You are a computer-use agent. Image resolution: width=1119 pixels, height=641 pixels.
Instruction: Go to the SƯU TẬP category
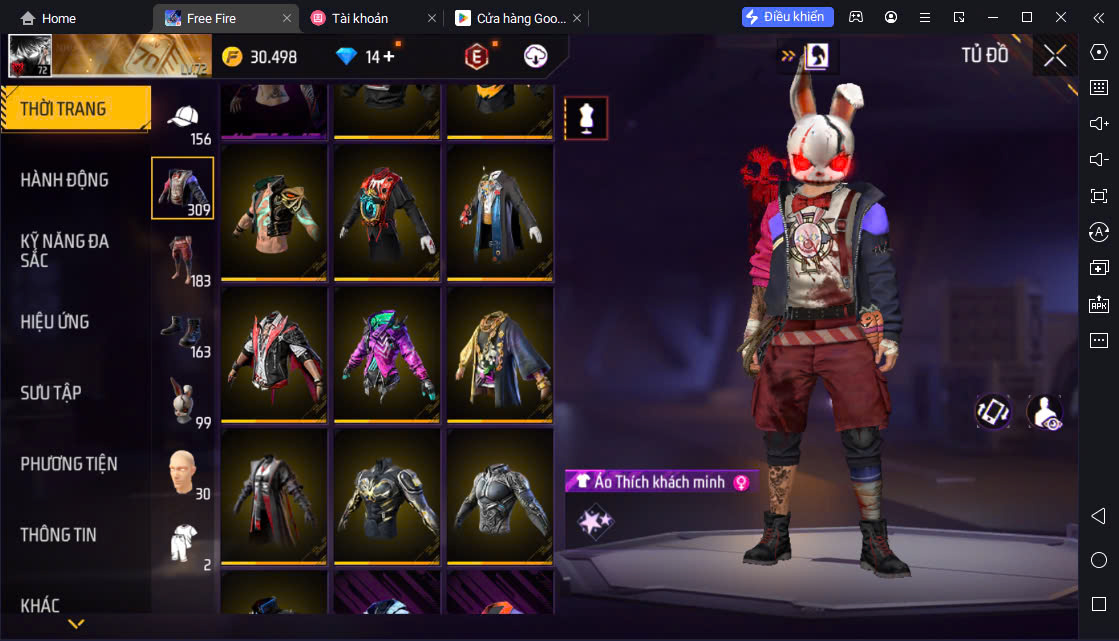[x=51, y=393]
